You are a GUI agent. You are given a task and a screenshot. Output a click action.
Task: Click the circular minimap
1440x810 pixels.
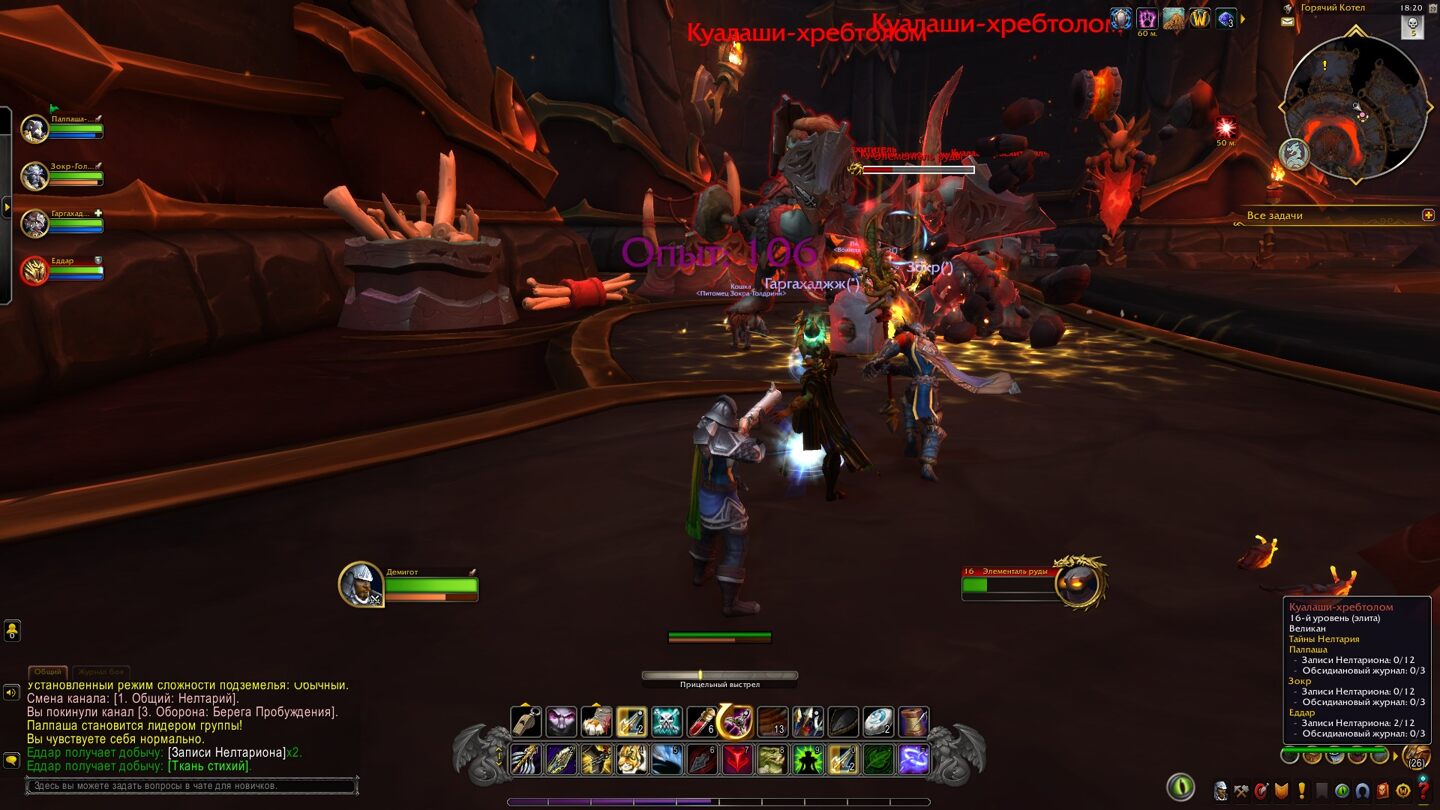click(x=1355, y=108)
